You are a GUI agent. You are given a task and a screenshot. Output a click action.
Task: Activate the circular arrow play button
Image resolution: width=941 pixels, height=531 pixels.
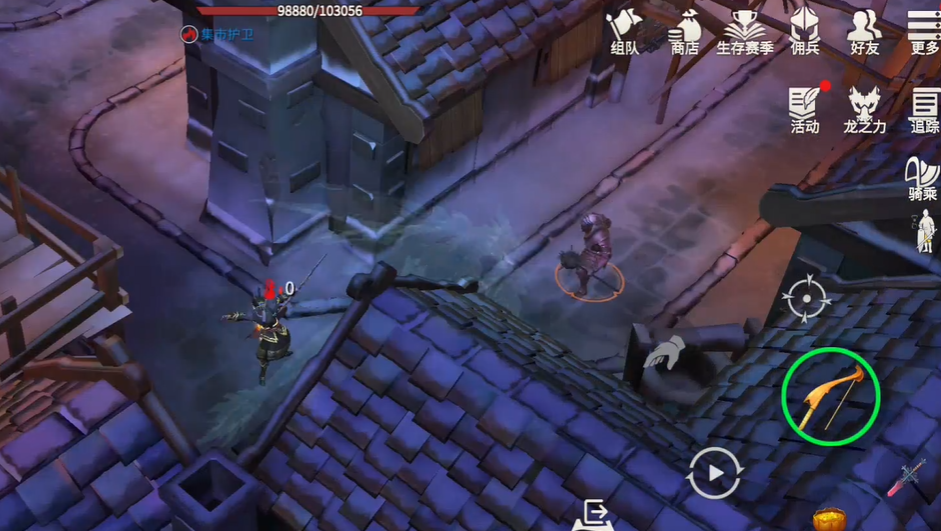coord(714,473)
